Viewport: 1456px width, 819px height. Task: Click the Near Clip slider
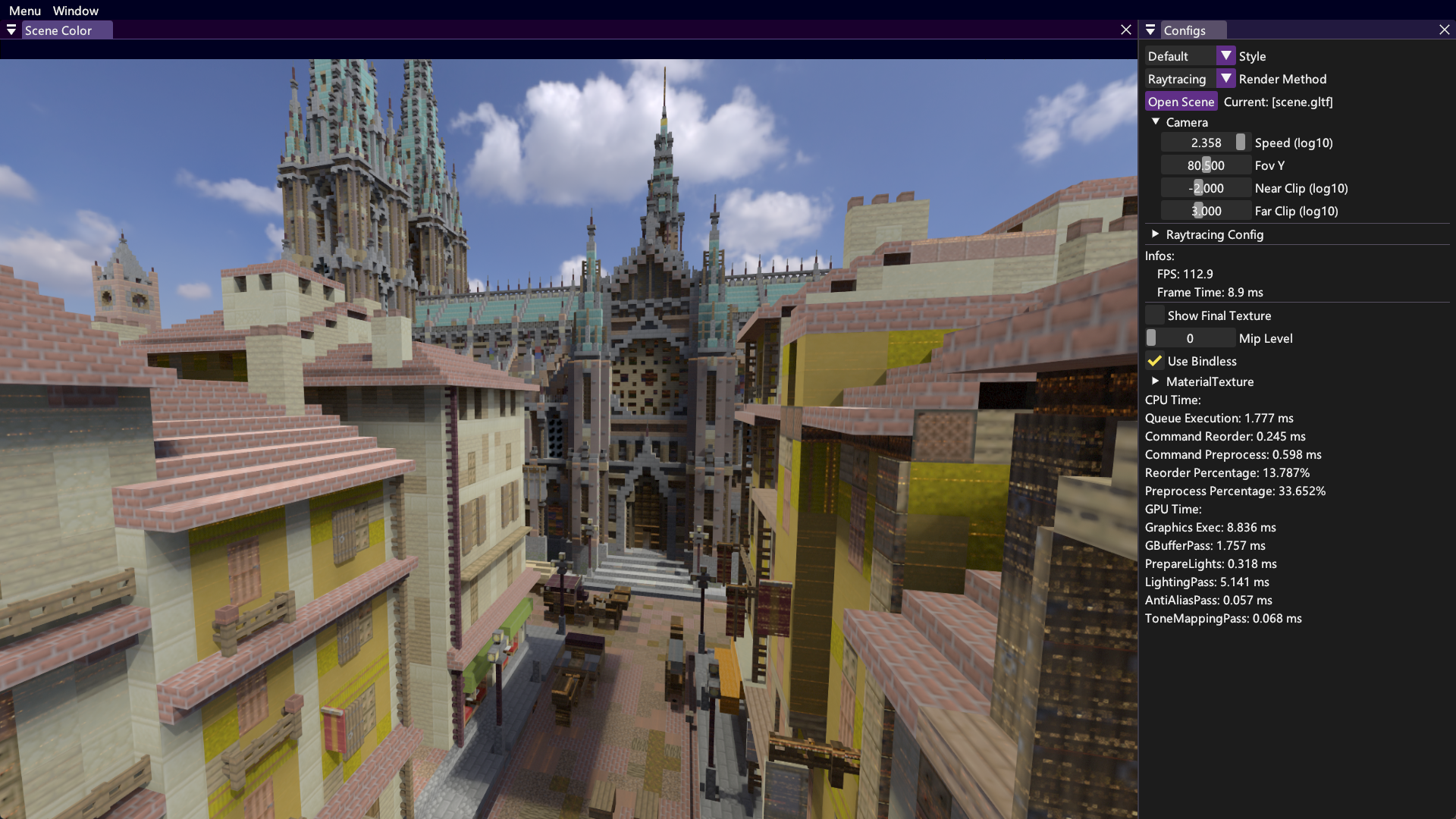[1206, 188]
